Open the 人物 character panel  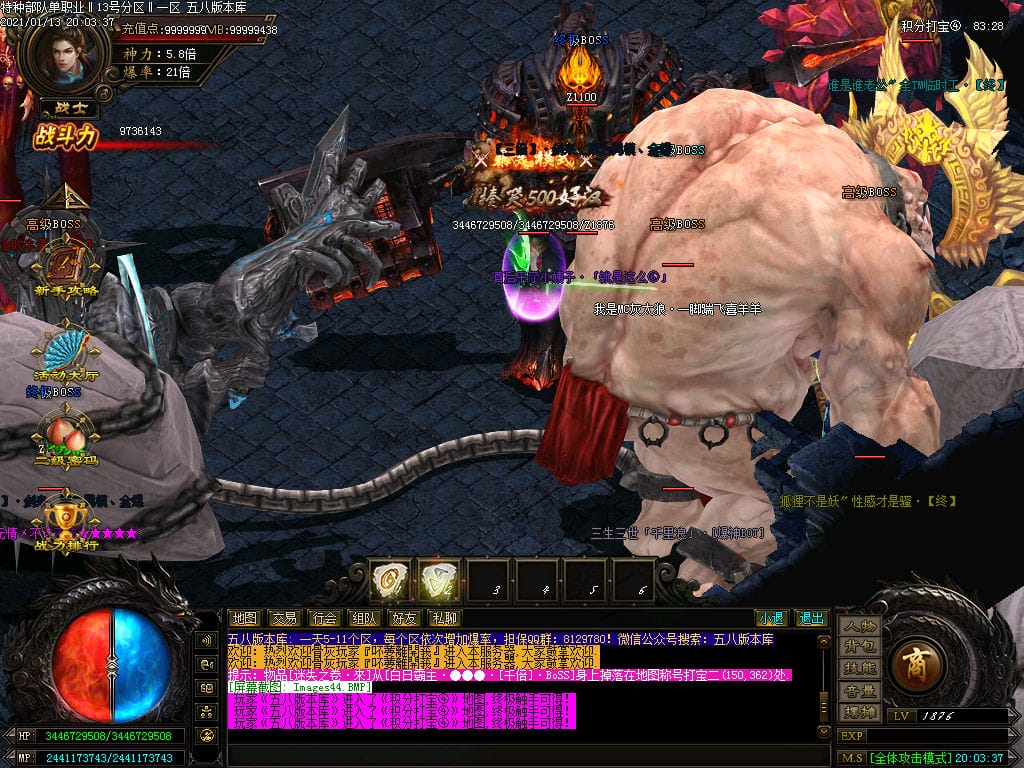point(859,626)
